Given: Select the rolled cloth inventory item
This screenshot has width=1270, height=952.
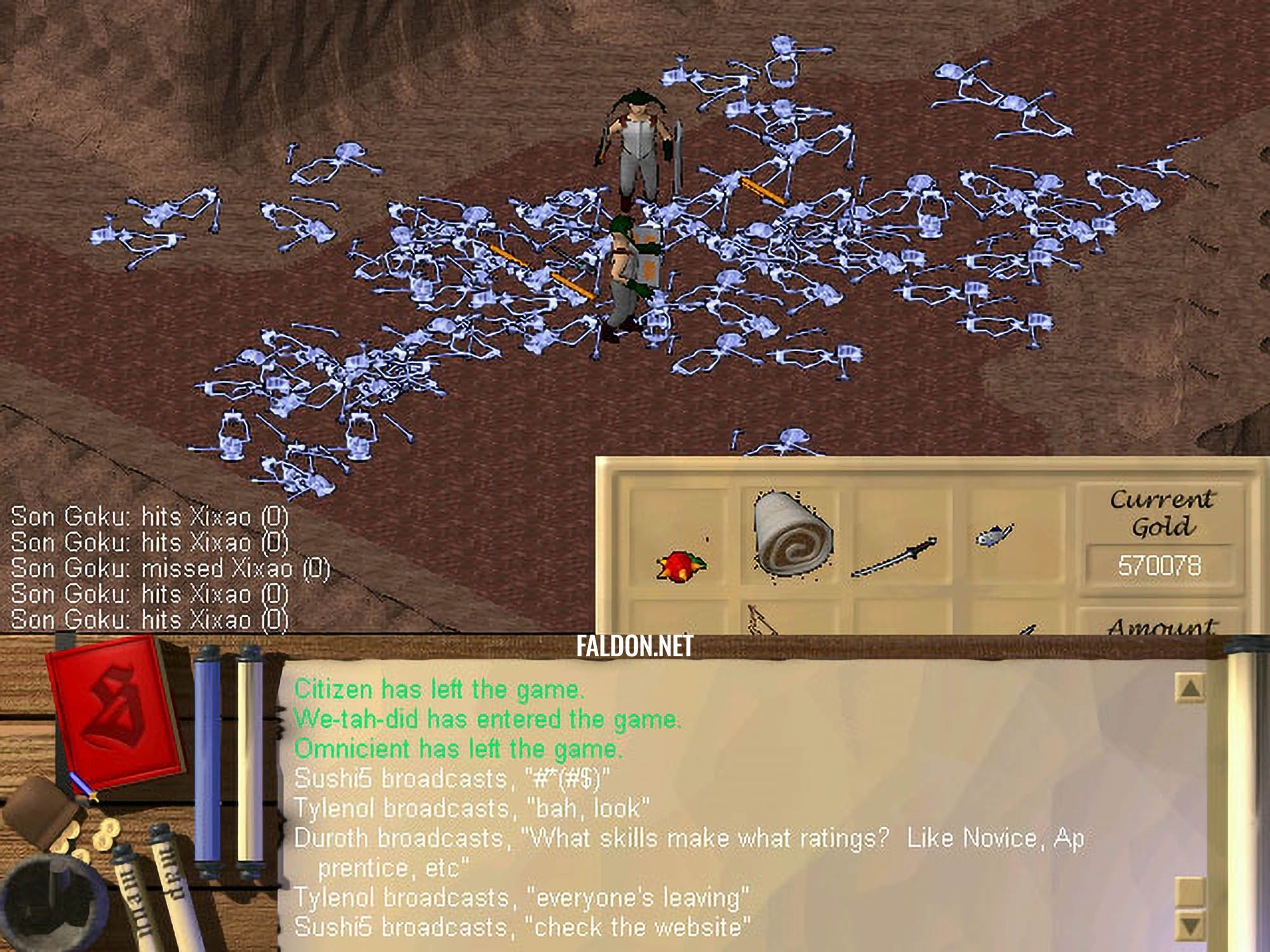Looking at the screenshot, I should (792, 533).
